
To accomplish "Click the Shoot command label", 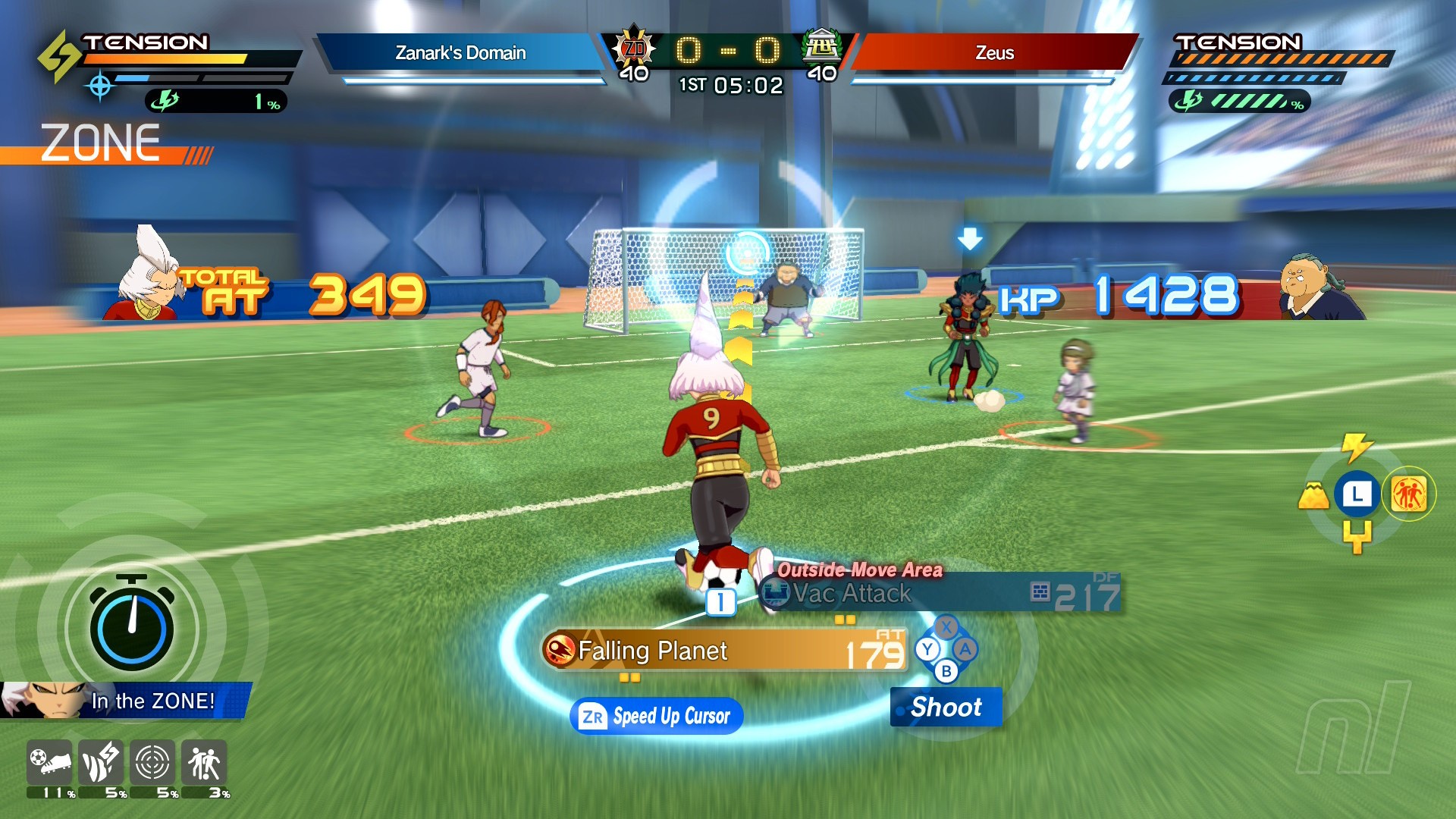I will pyautogui.click(x=946, y=707).
